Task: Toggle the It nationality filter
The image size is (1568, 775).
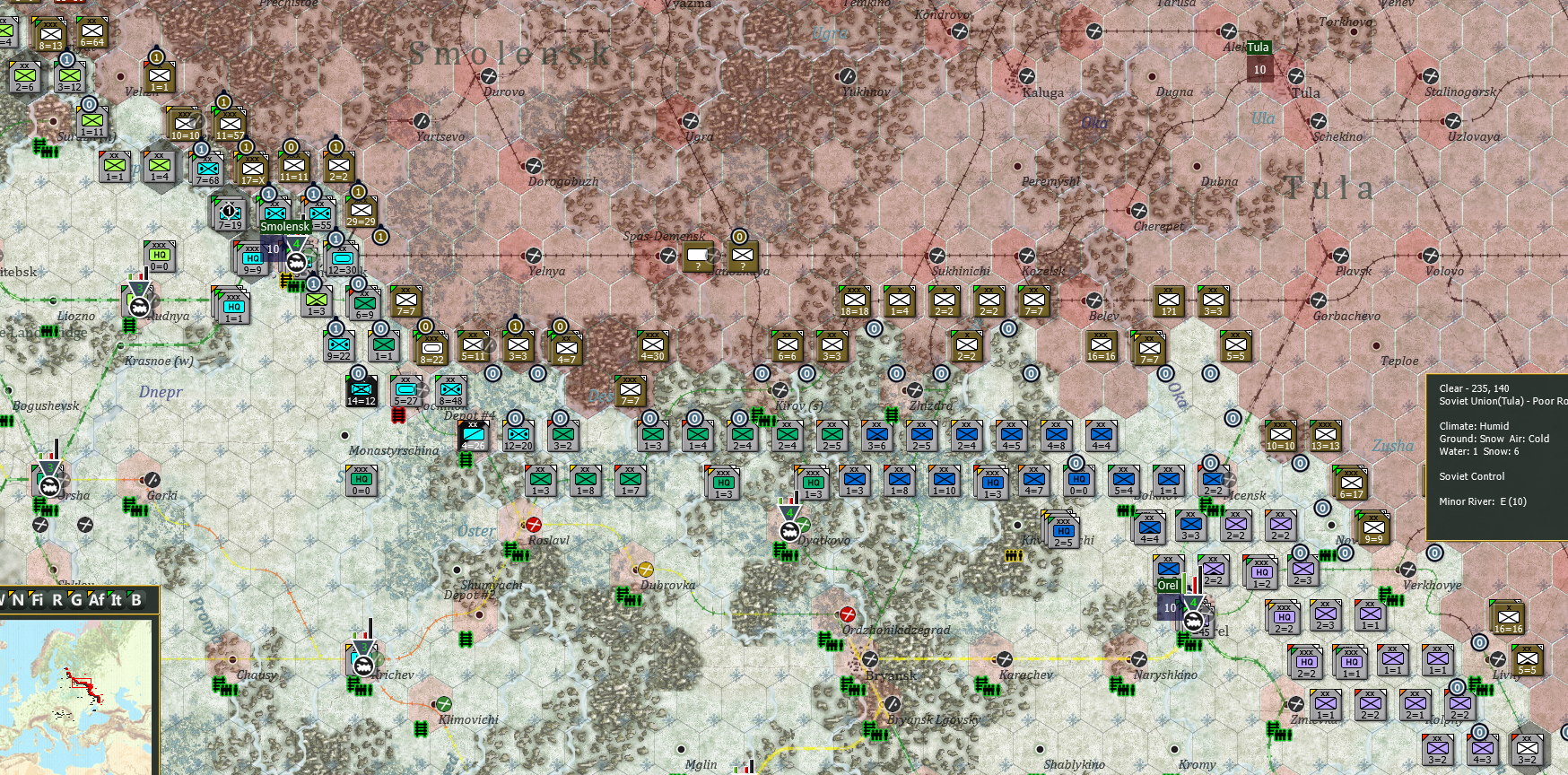Action: (x=116, y=599)
